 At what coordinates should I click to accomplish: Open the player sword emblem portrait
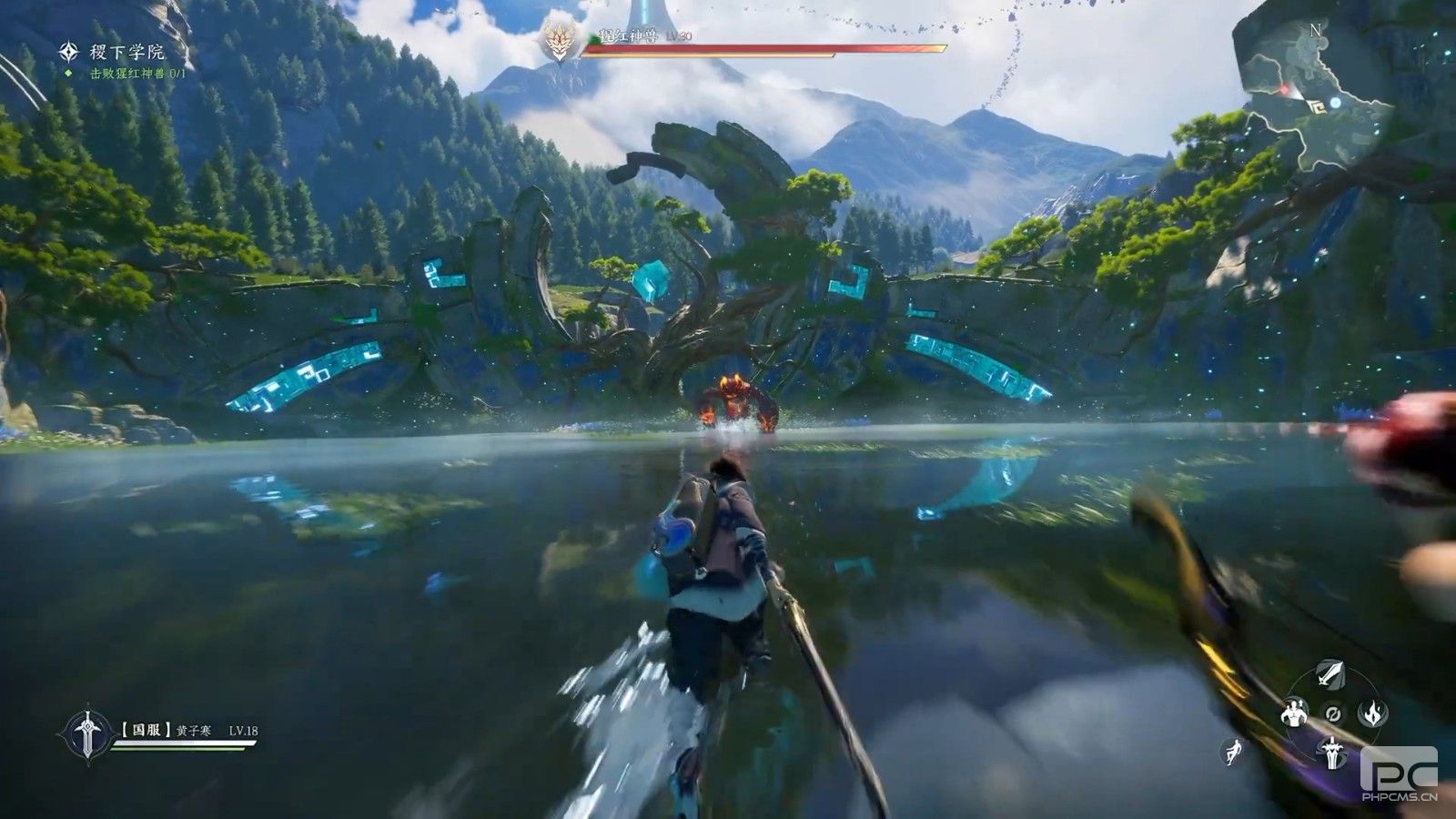click(x=86, y=733)
